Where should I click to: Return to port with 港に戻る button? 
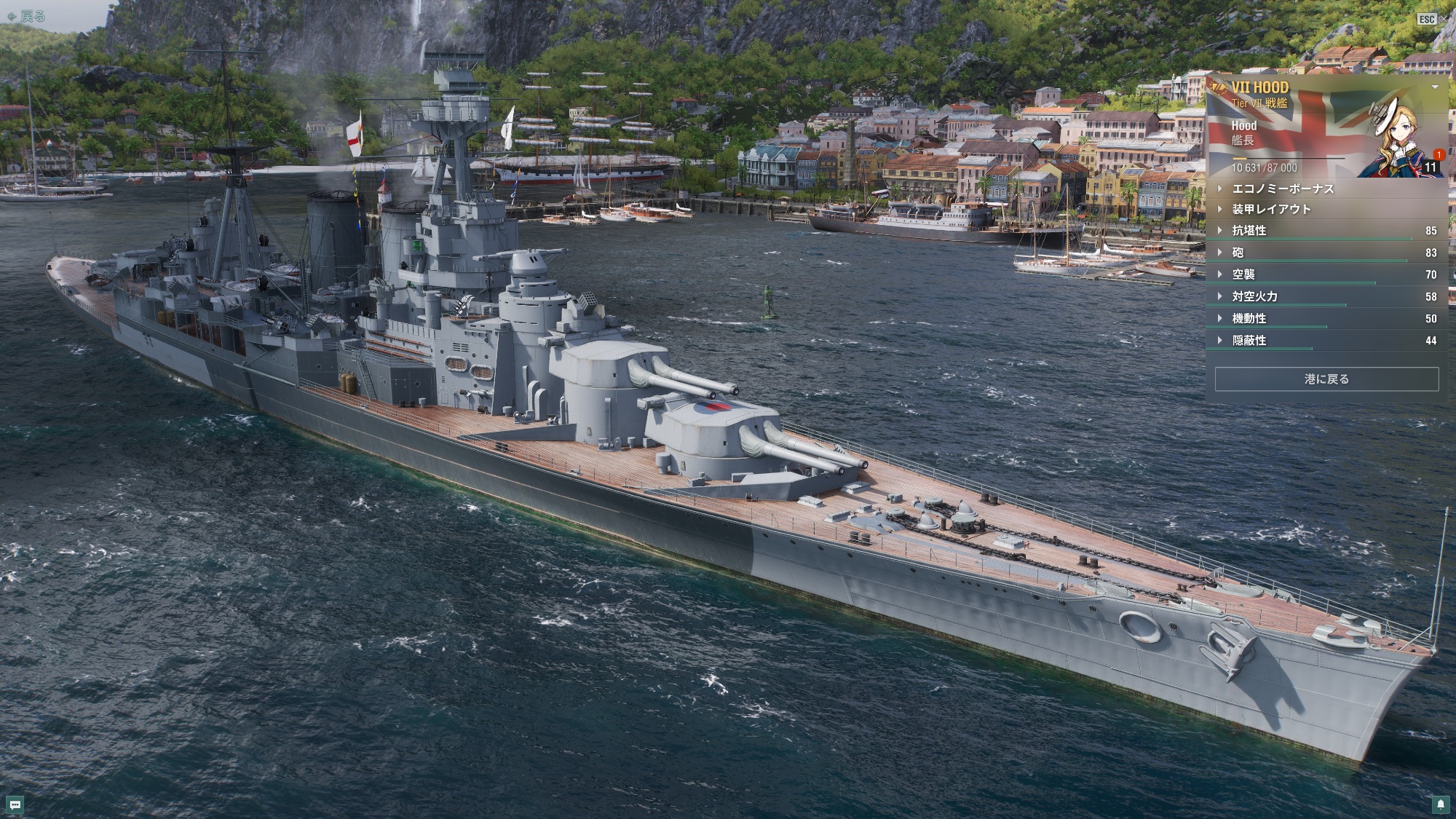(1326, 379)
